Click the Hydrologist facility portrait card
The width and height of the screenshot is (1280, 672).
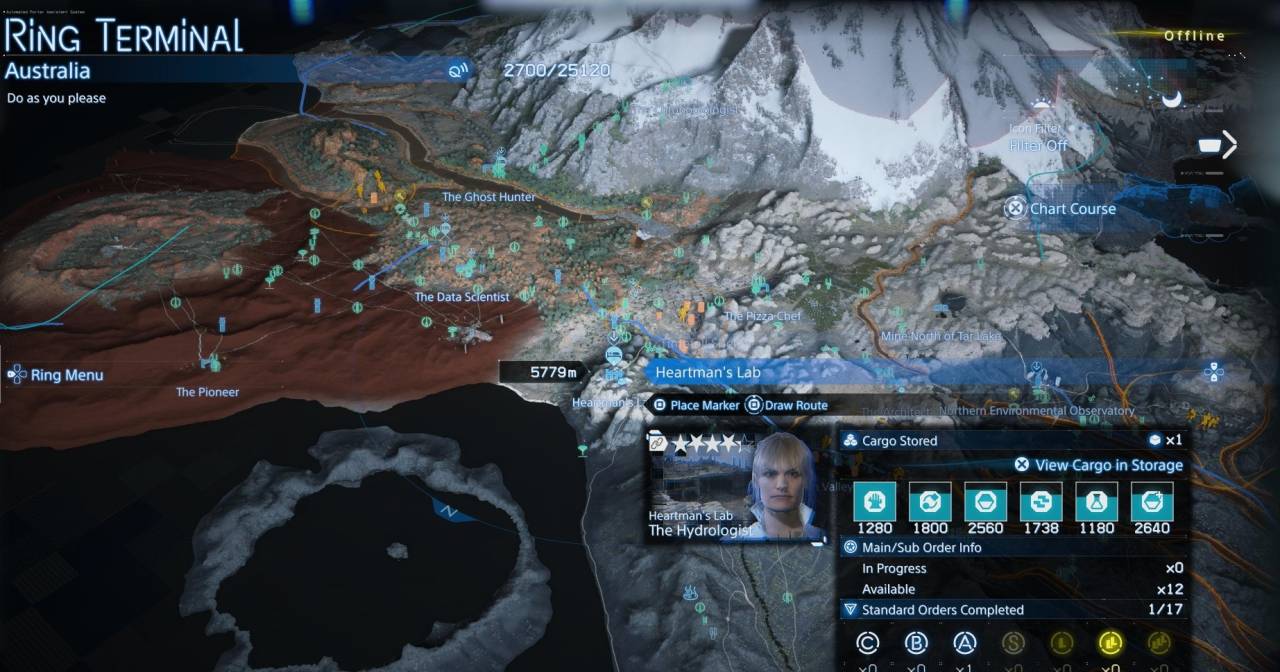737,487
